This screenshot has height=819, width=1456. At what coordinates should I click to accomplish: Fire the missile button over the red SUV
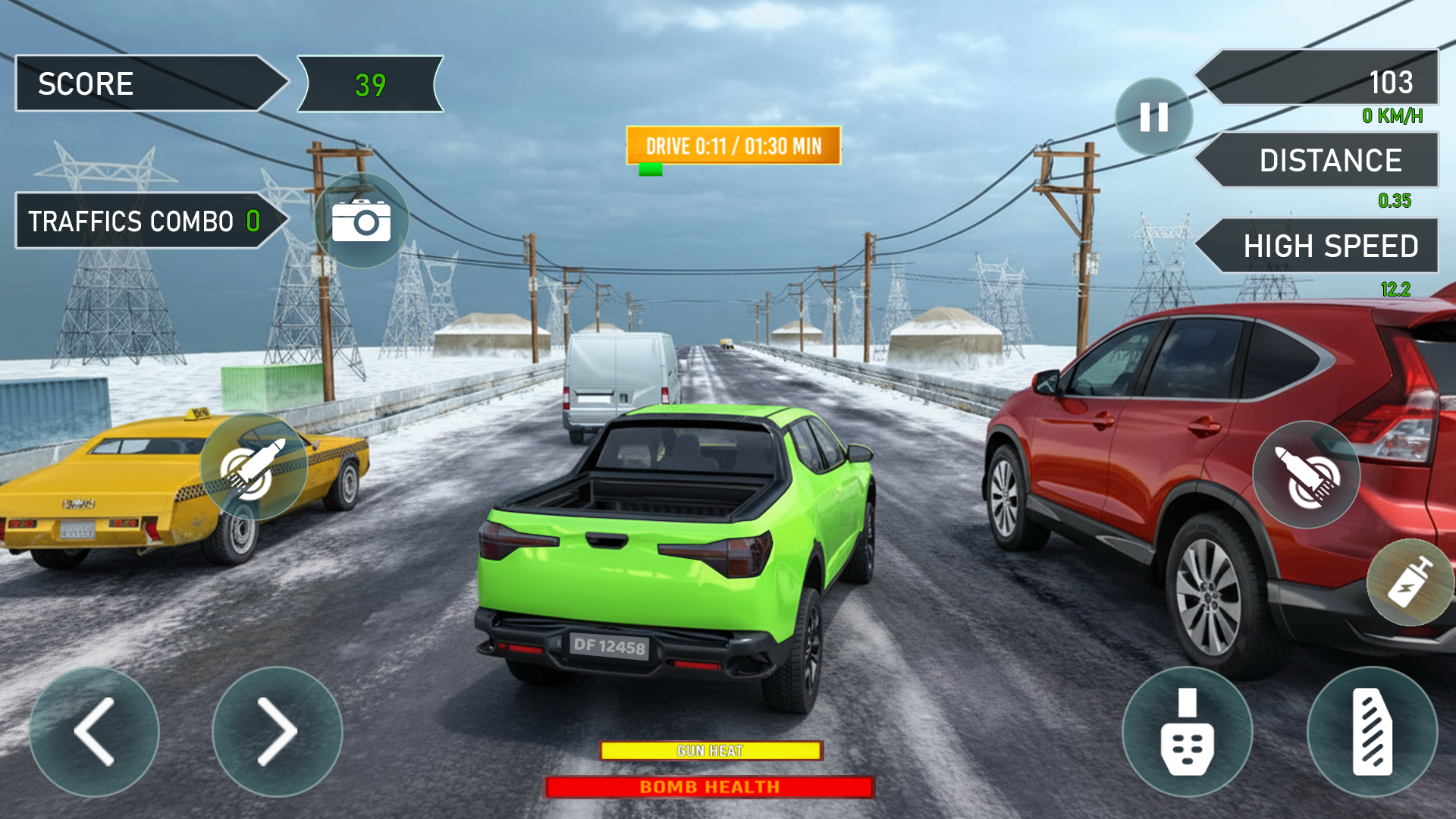point(1306,475)
